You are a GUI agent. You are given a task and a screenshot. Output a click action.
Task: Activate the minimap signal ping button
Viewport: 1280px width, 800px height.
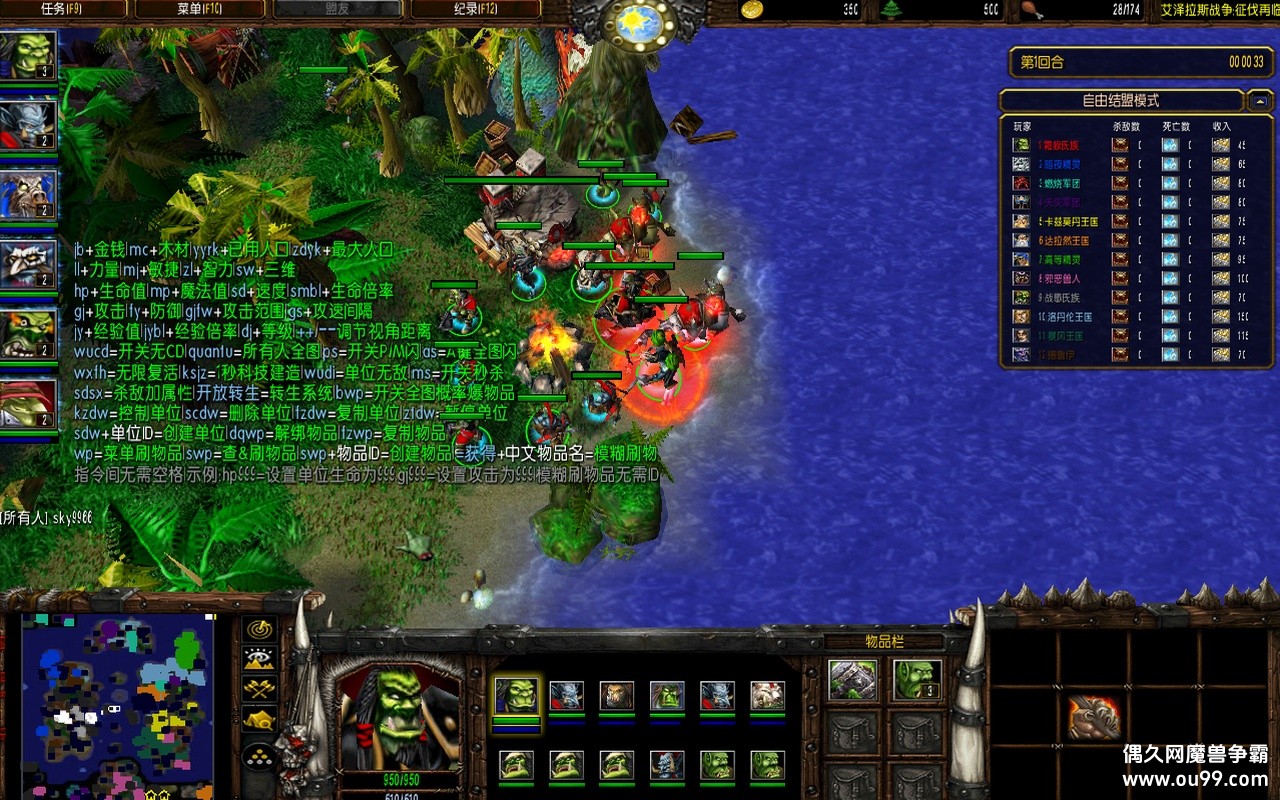tap(260, 629)
